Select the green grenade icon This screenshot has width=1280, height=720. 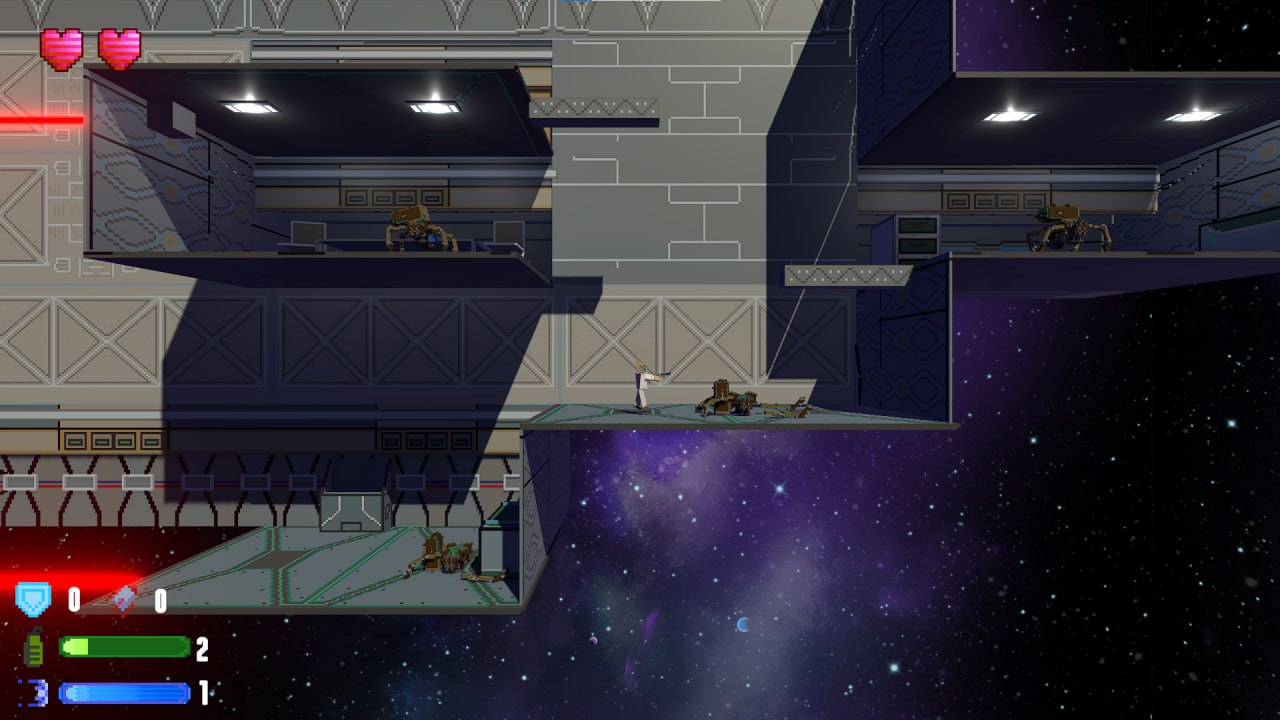coord(34,648)
